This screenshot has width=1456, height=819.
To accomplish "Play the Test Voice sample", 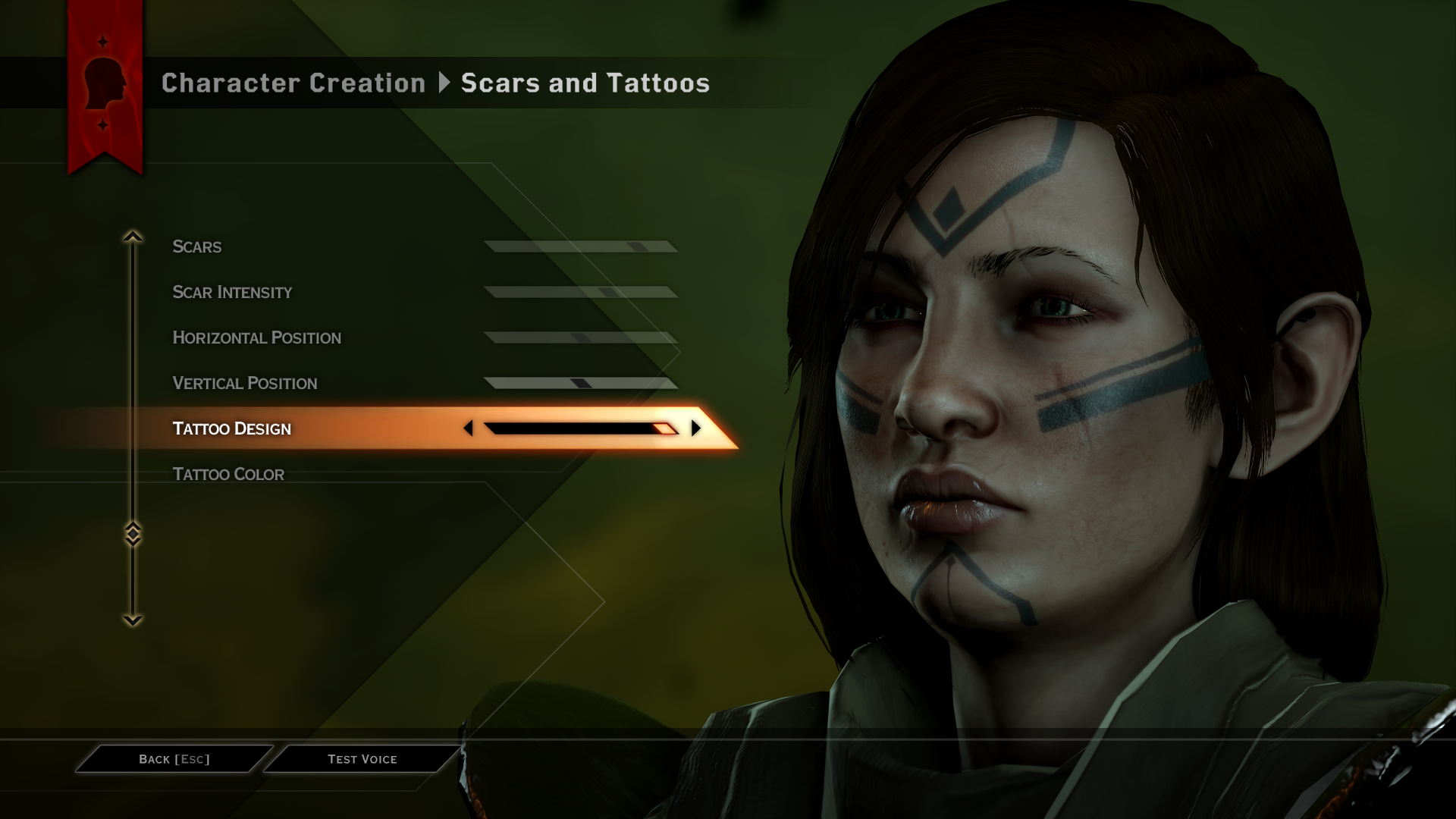I will pyautogui.click(x=362, y=759).
